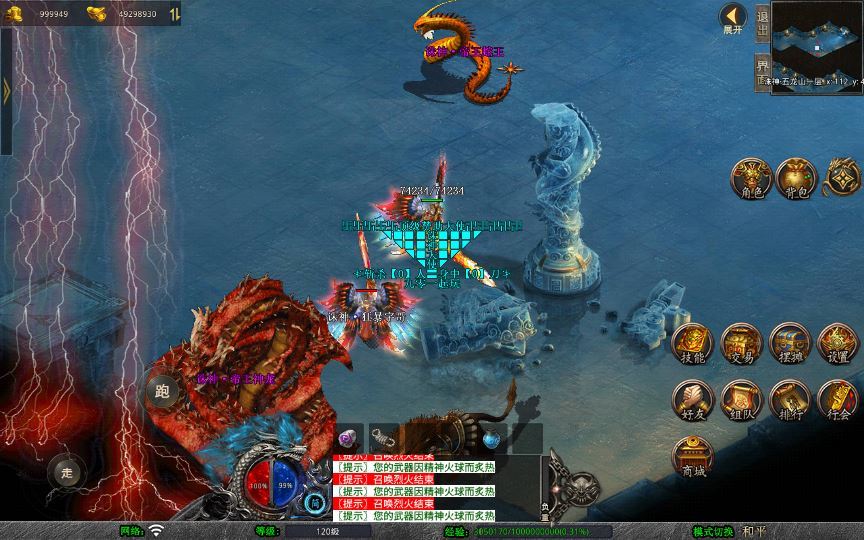Toggle the 展开 expand arrow button
This screenshot has width=864, height=540.
pos(734,18)
